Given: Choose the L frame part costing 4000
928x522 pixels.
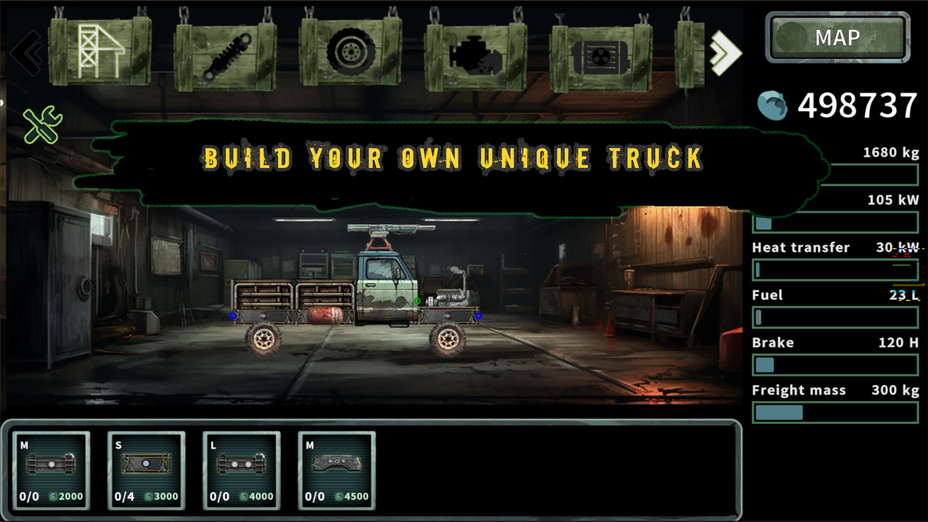Looking at the screenshot, I should 242,469.
